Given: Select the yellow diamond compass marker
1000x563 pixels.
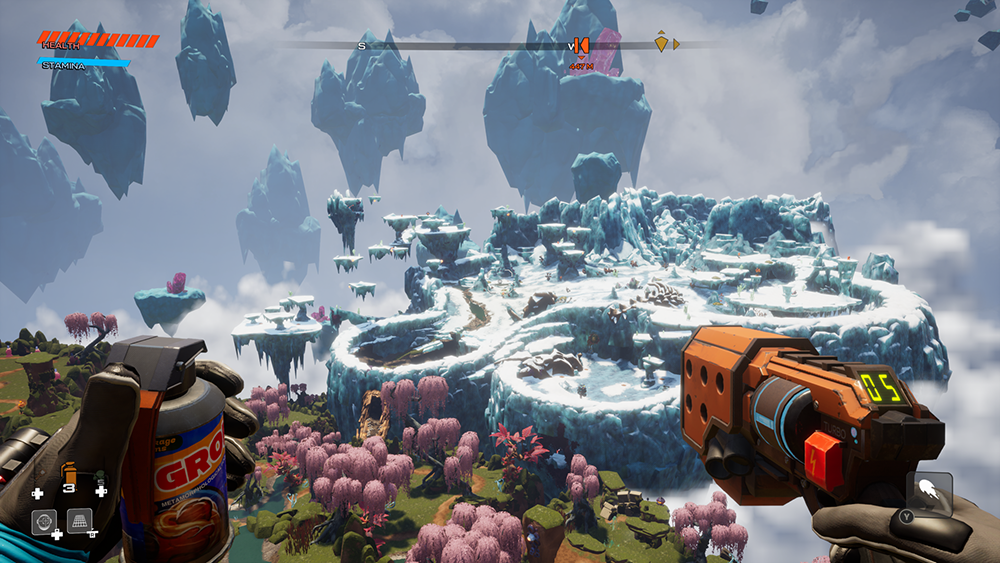Looking at the screenshot, I should click(x=661, y=43).
